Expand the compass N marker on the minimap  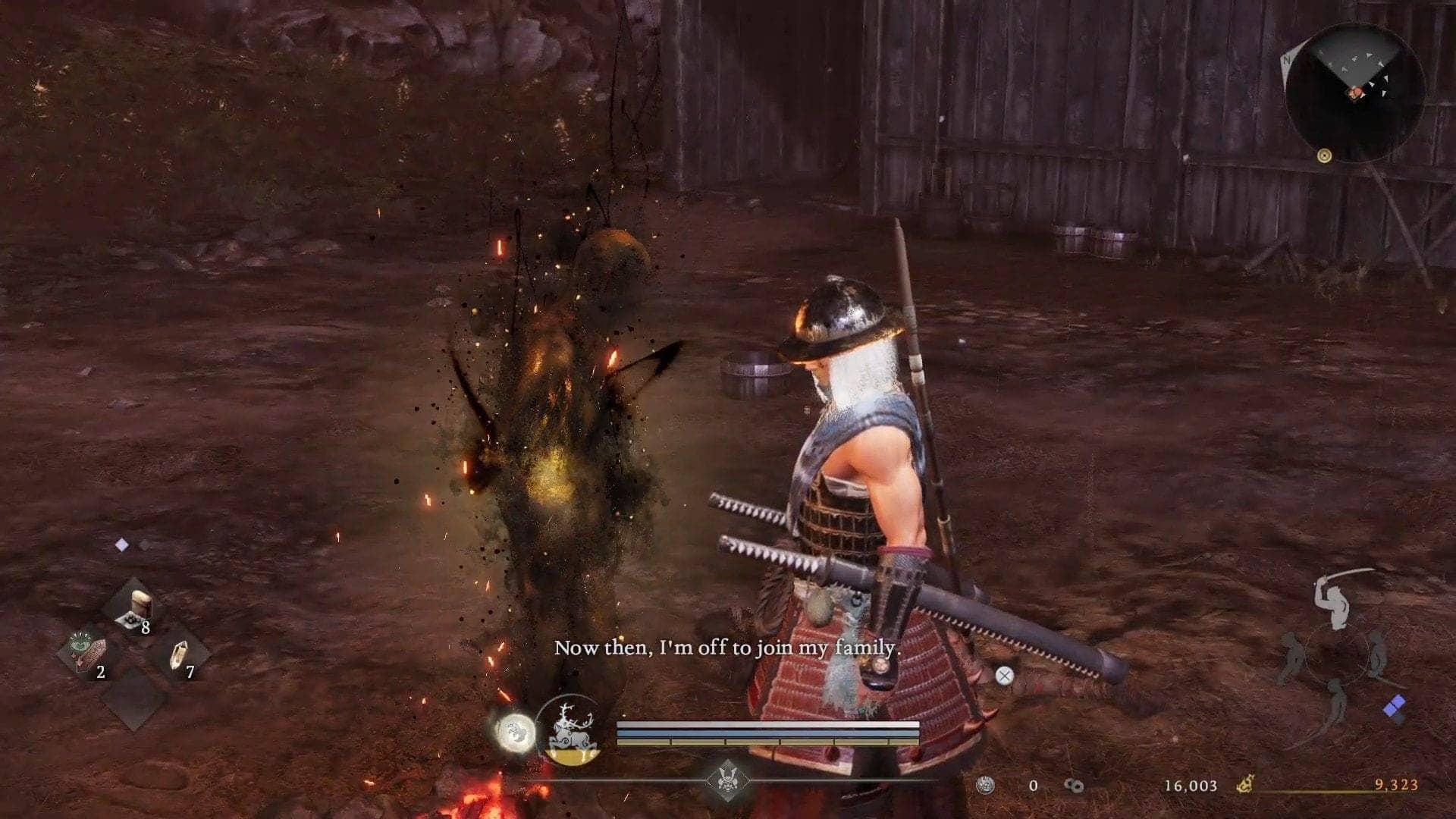[1288, 59]
